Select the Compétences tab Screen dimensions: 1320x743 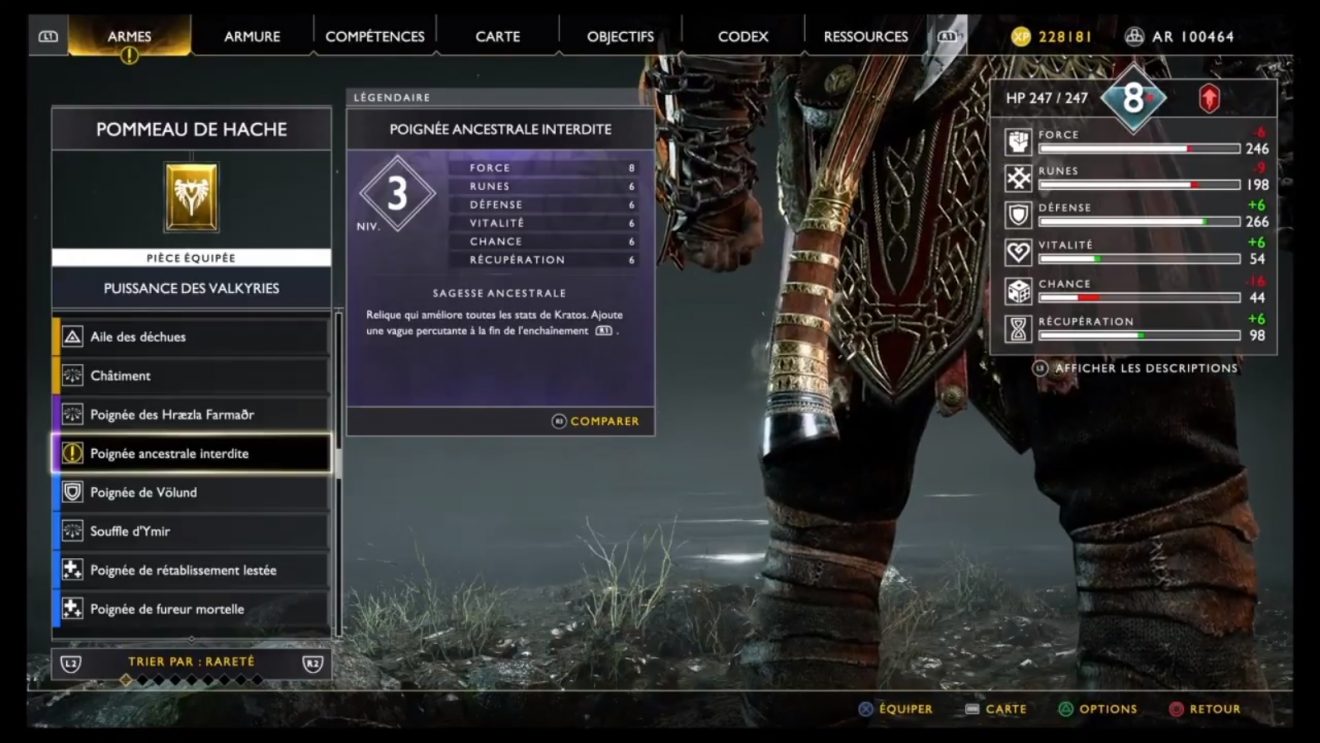(x=375, y=37)
